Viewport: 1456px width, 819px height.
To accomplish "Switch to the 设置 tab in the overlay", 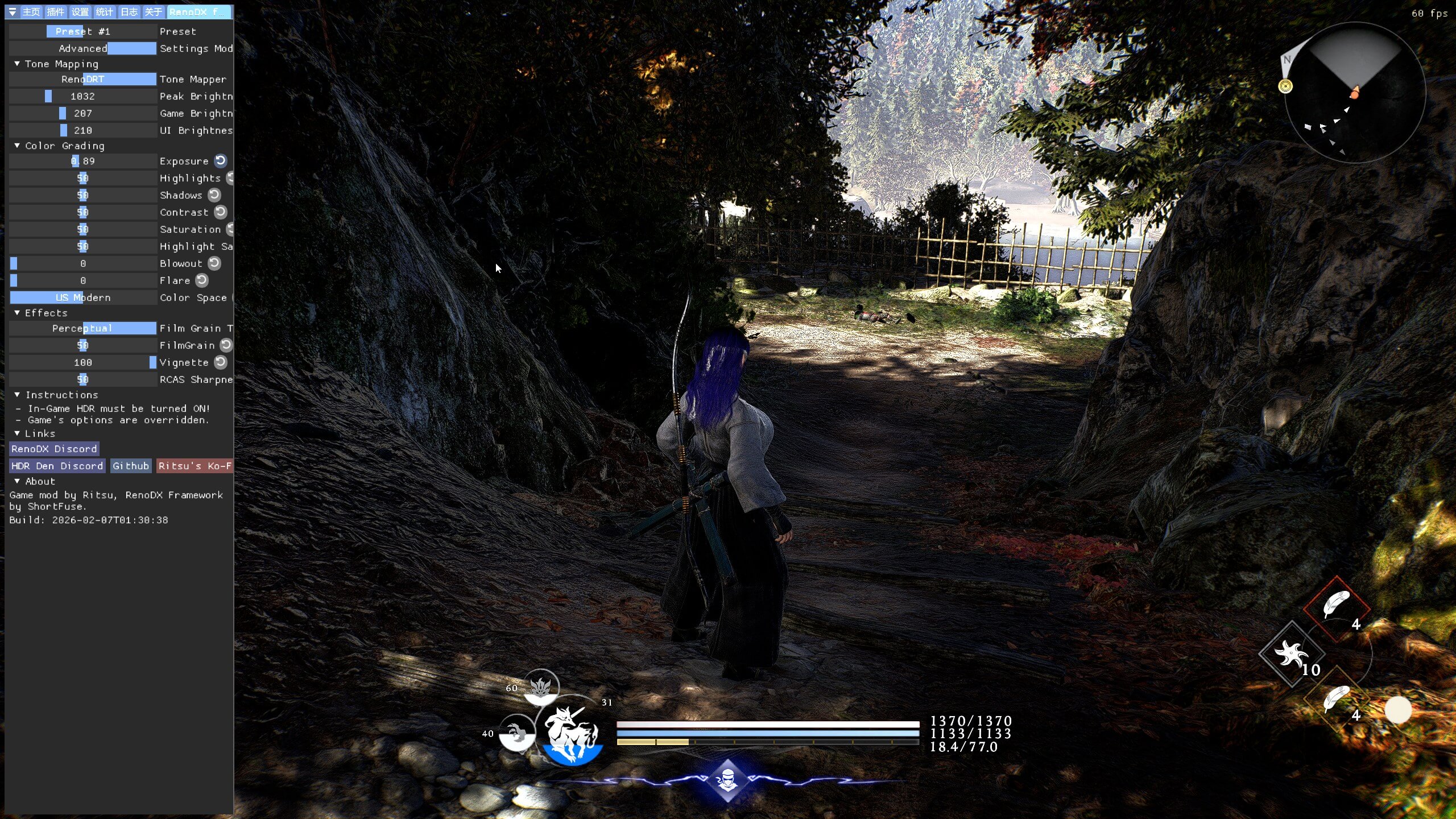I will 80,12.
